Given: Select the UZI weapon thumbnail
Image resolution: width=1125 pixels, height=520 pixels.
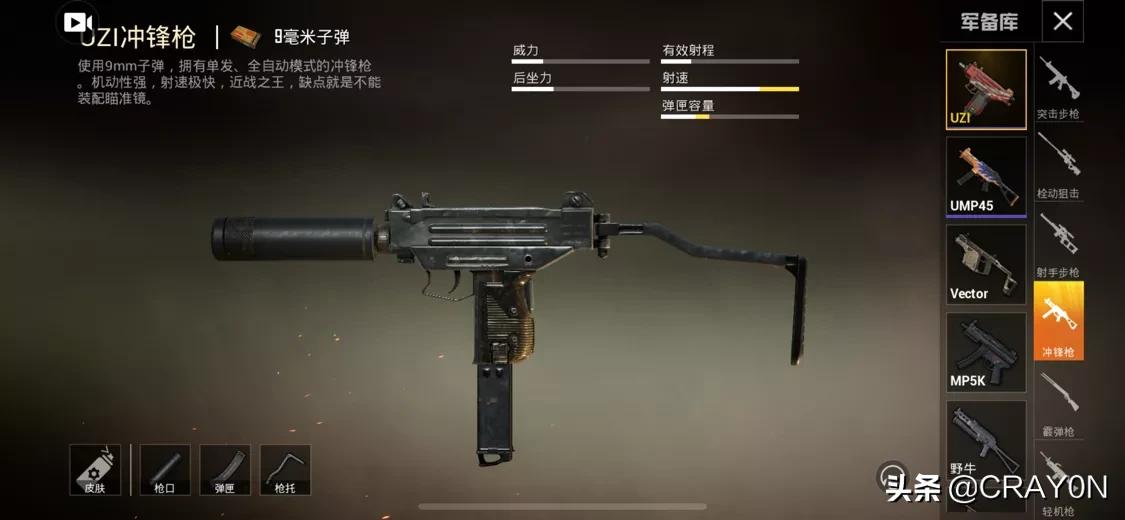Looking at the screenshot, I should point(985,89).
